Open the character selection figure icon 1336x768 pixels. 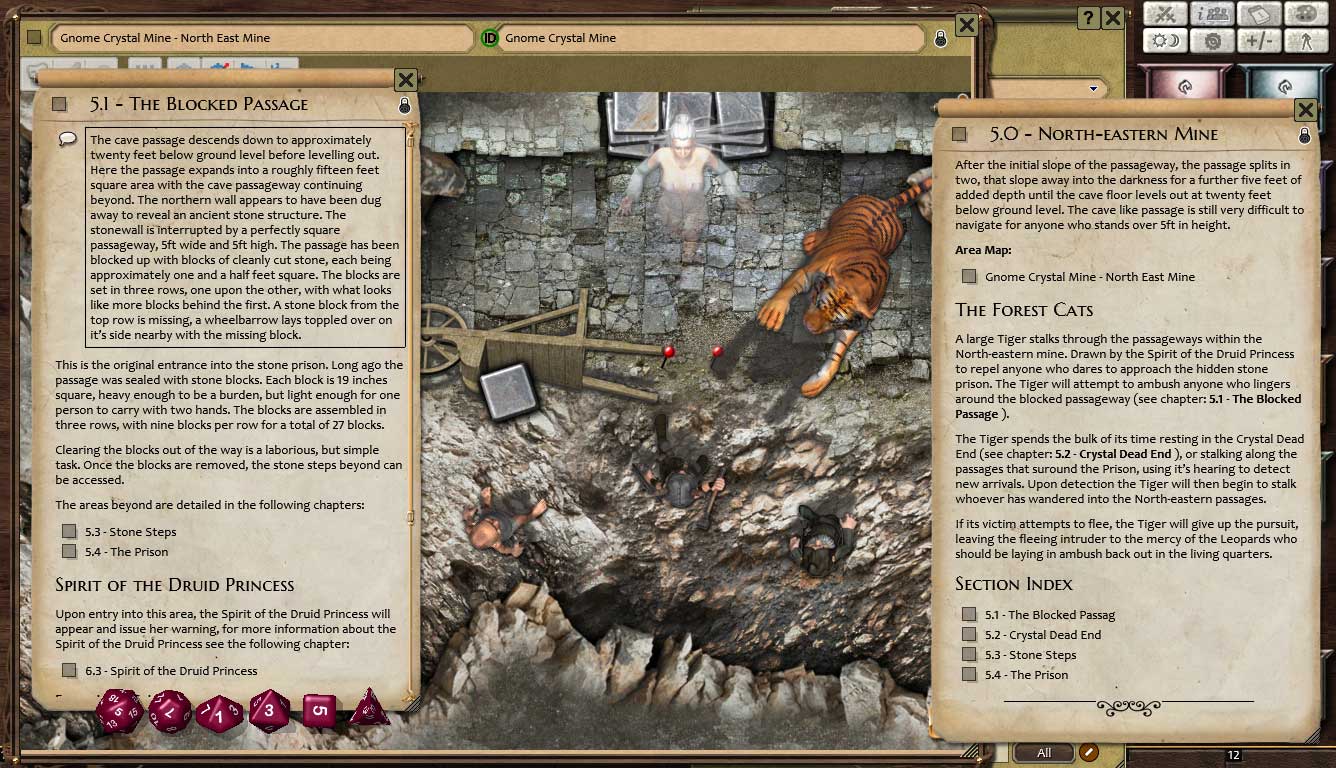coord(1306,42)
